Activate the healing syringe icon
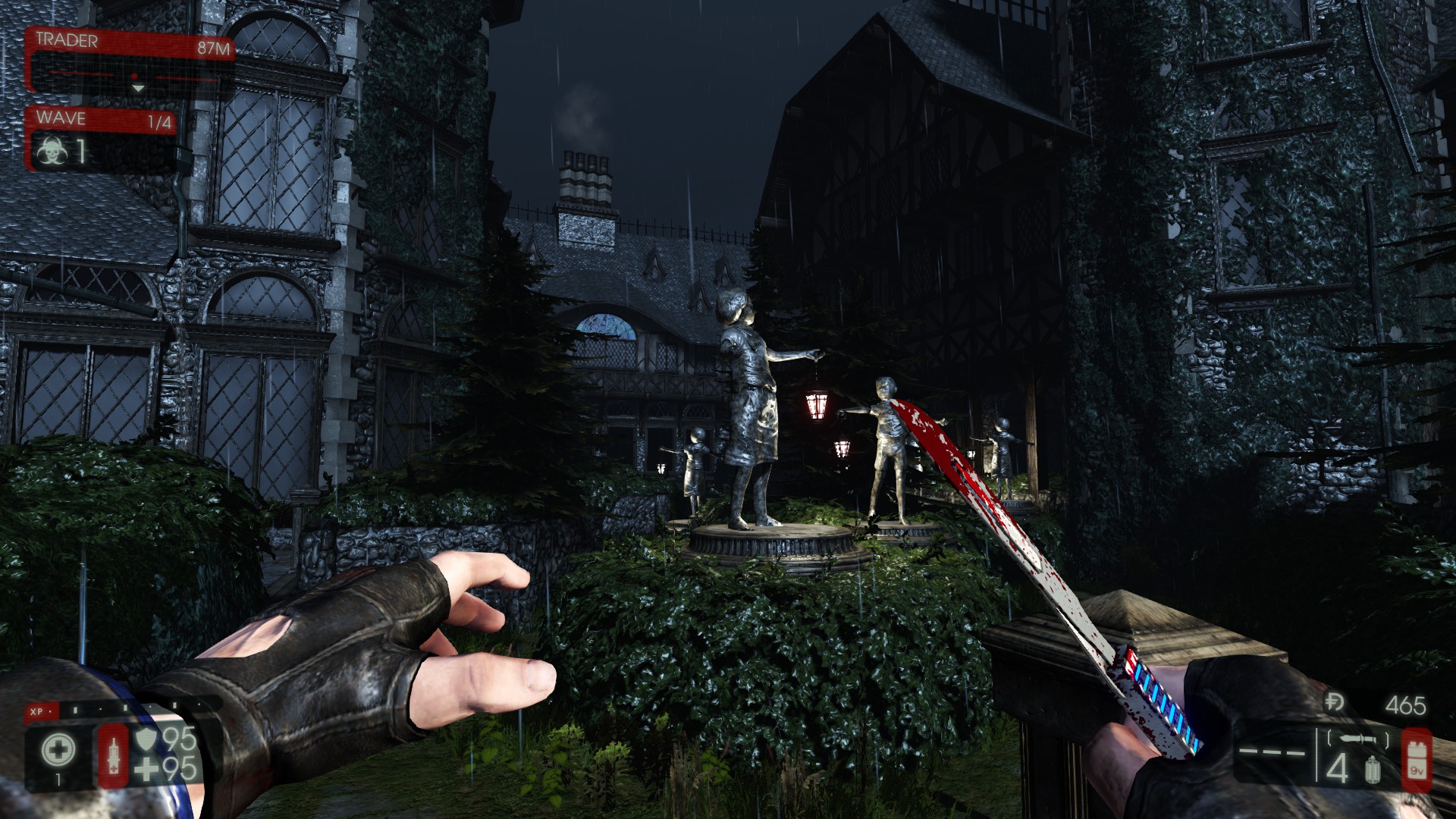The width and height of the screenshot is (1456, 819). (114, 755)
